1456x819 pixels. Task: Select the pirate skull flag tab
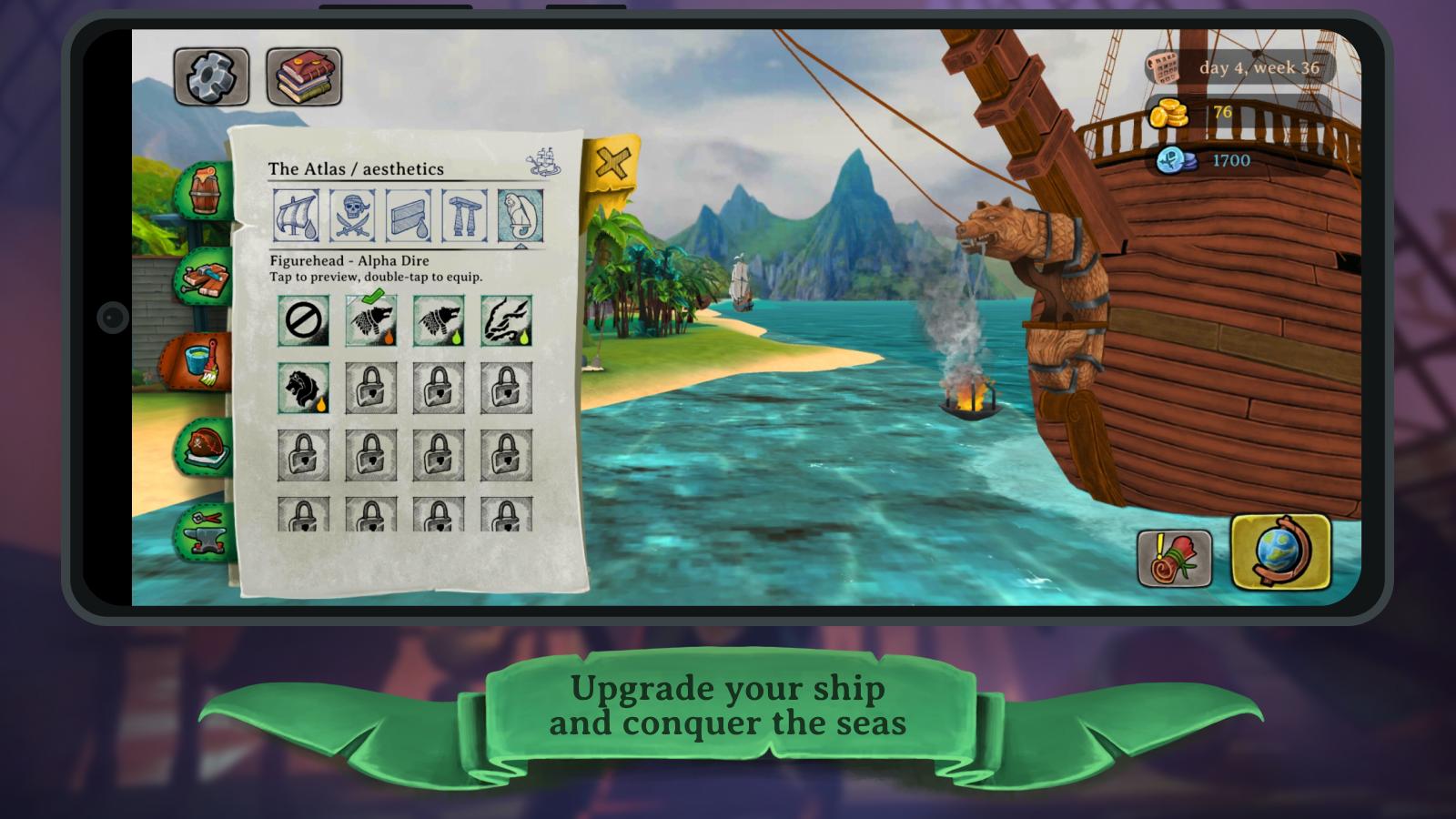(x=352, y=217)
